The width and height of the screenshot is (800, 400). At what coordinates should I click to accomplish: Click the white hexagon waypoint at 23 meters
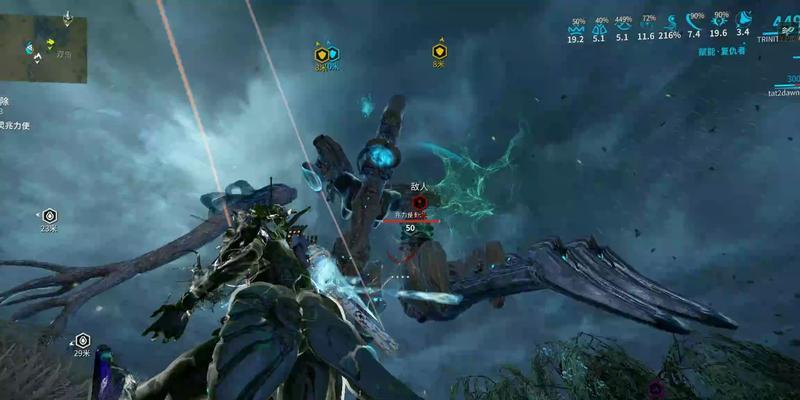(49, 215)
